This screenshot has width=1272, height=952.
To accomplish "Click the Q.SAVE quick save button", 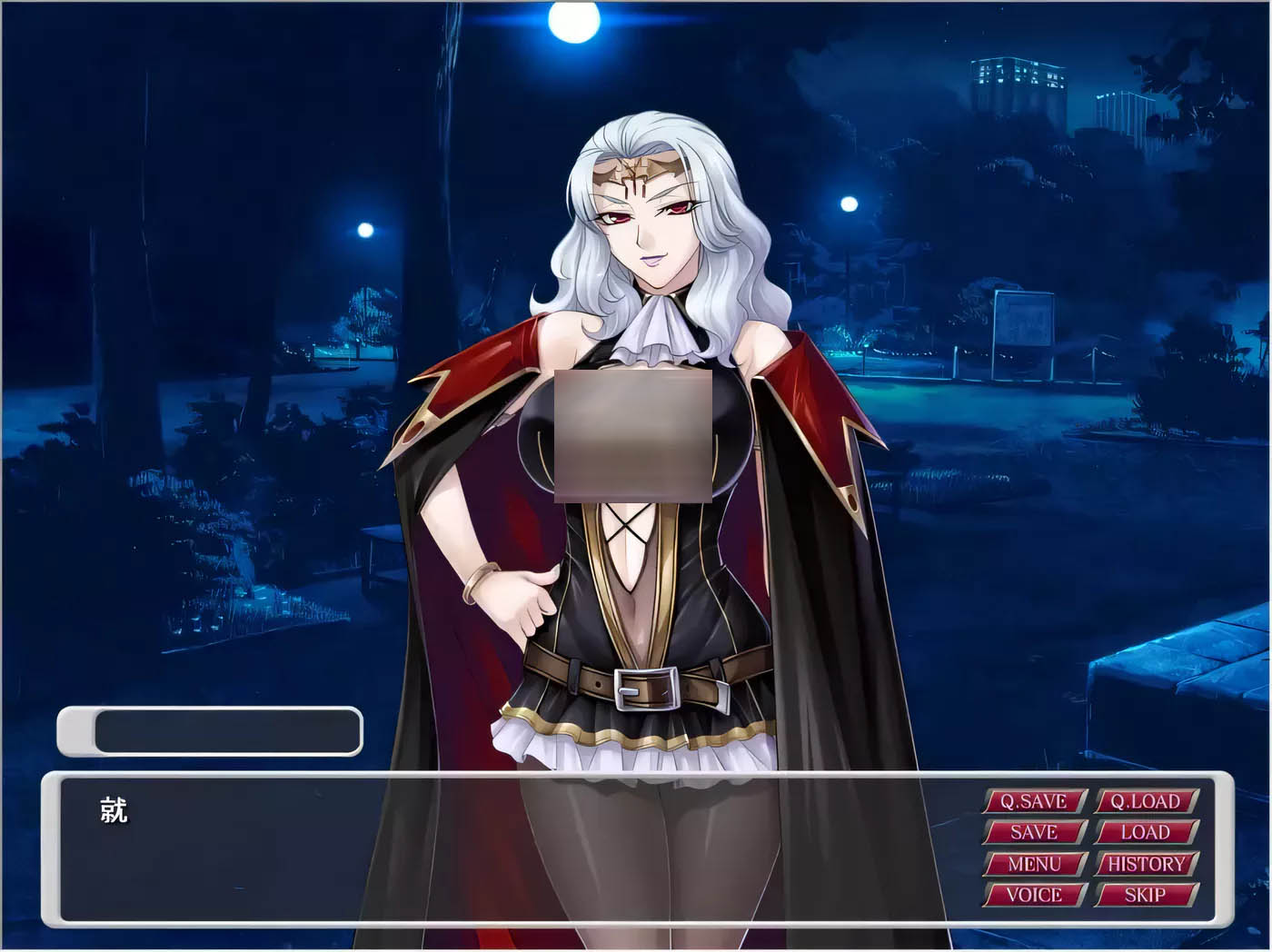I will [x=1034, y=801].
